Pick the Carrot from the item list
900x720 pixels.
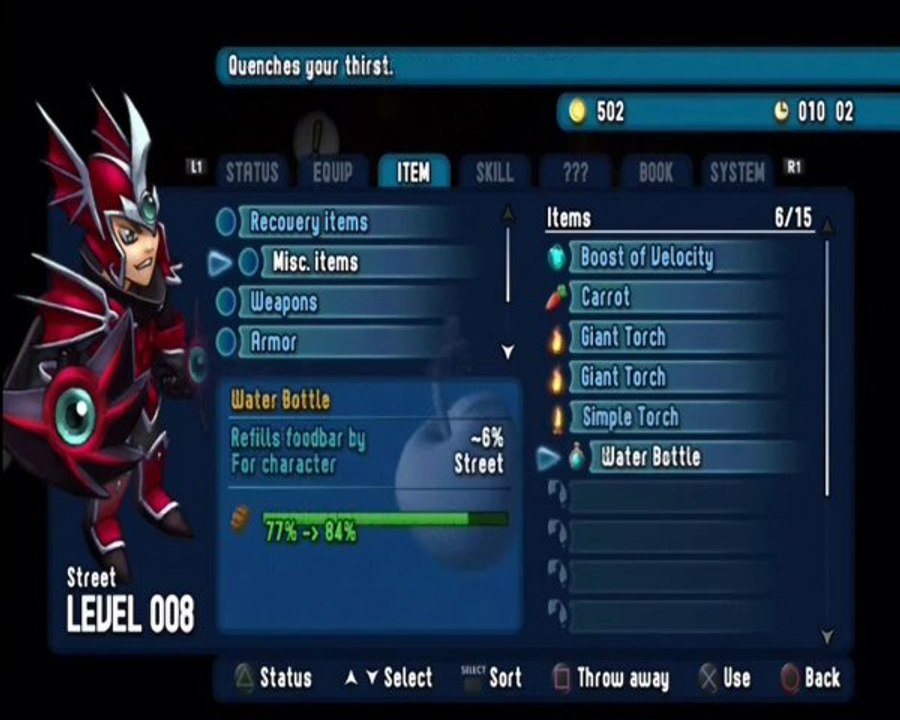606,297
